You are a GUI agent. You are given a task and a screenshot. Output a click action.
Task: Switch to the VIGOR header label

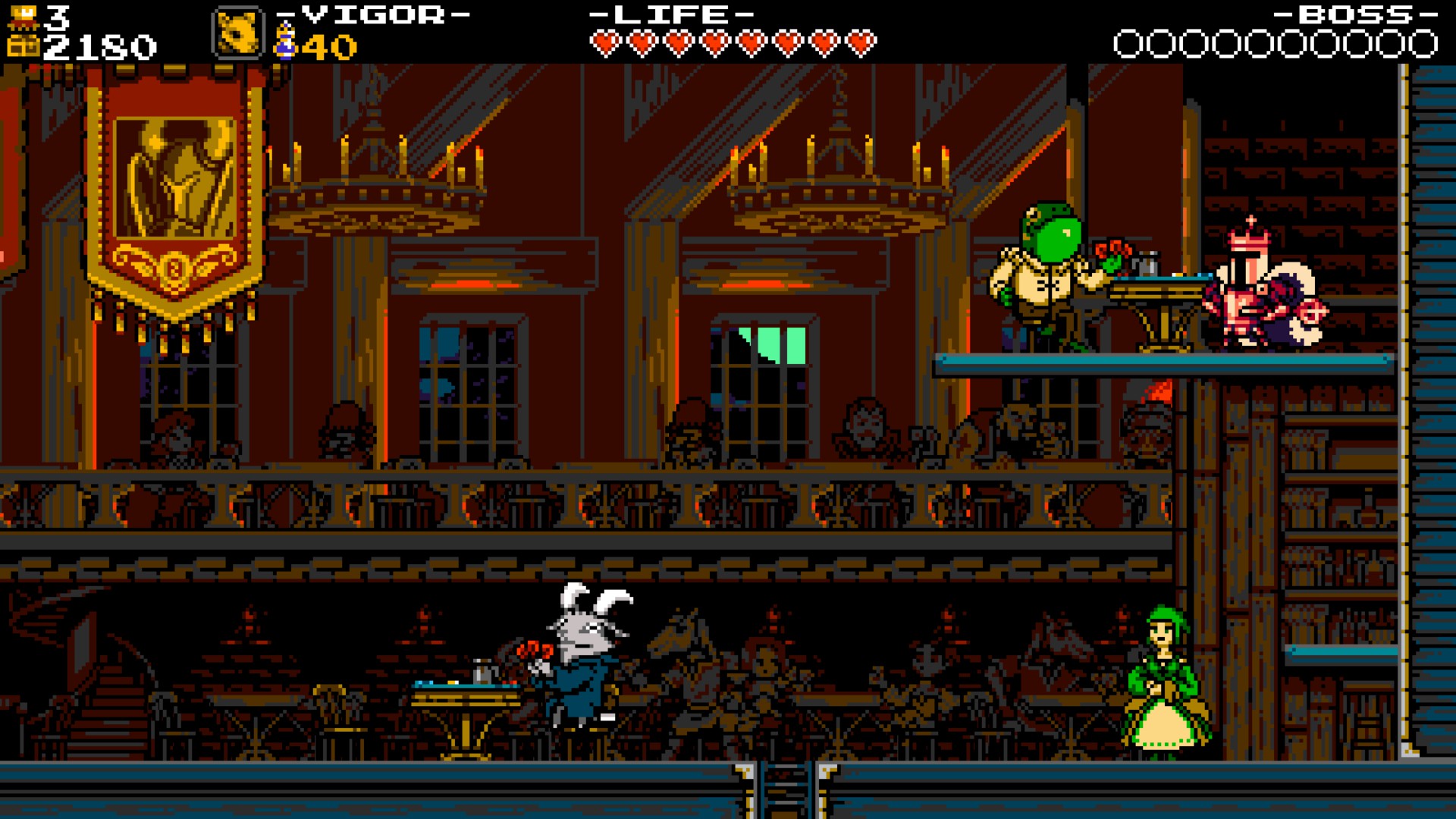[x=368, y=14]
